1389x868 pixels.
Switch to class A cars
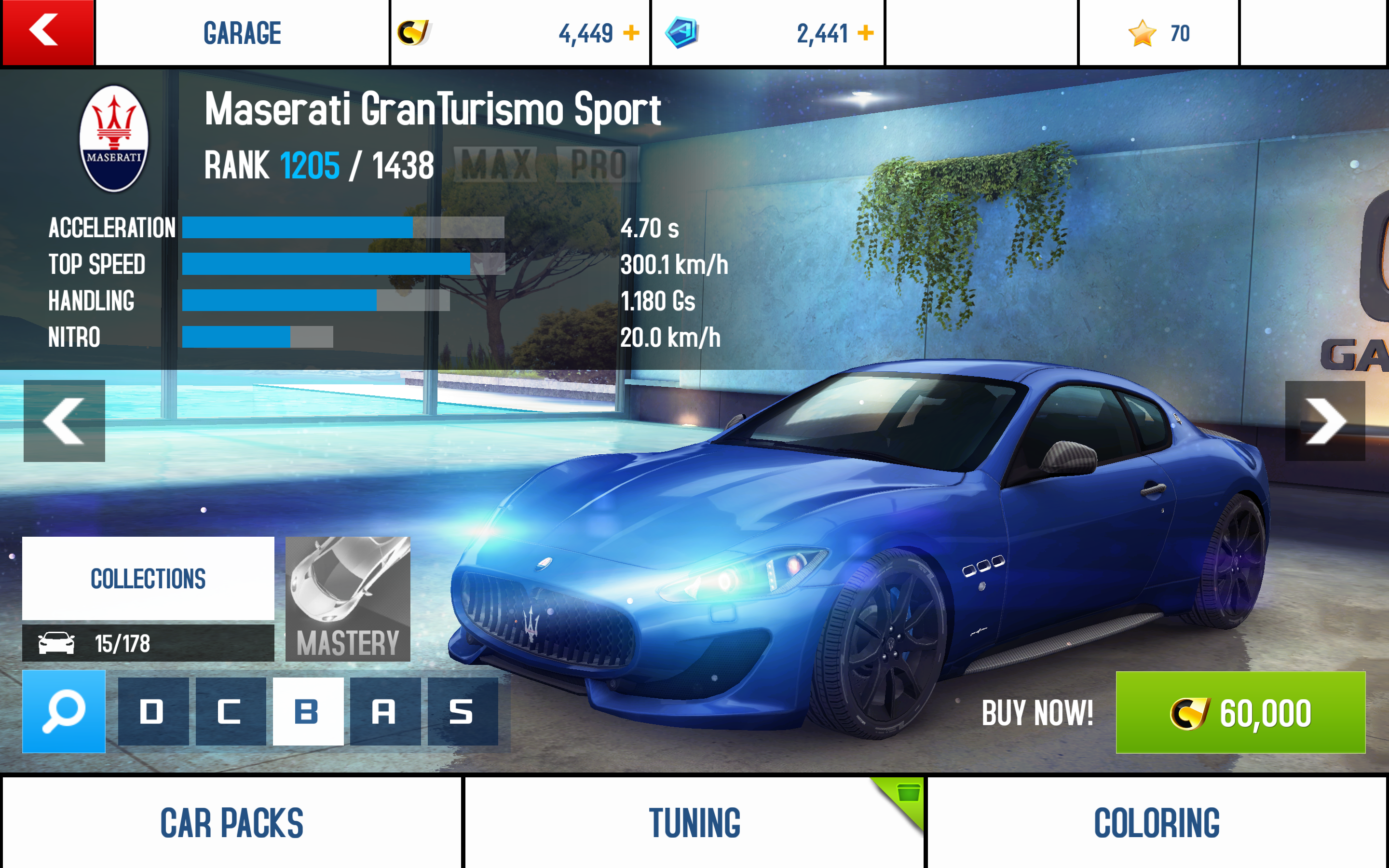coord(384,711)
